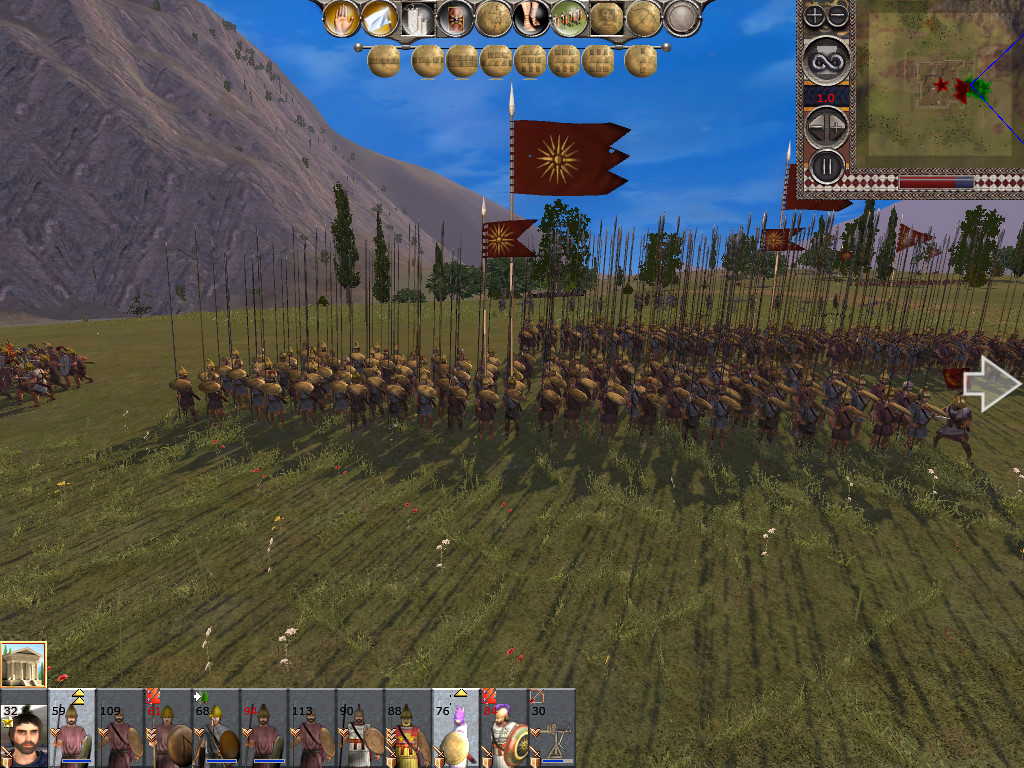Choose the unit card showing 113 men
Viewport: 1024px width, 768px height.
[x=312, y=728]
